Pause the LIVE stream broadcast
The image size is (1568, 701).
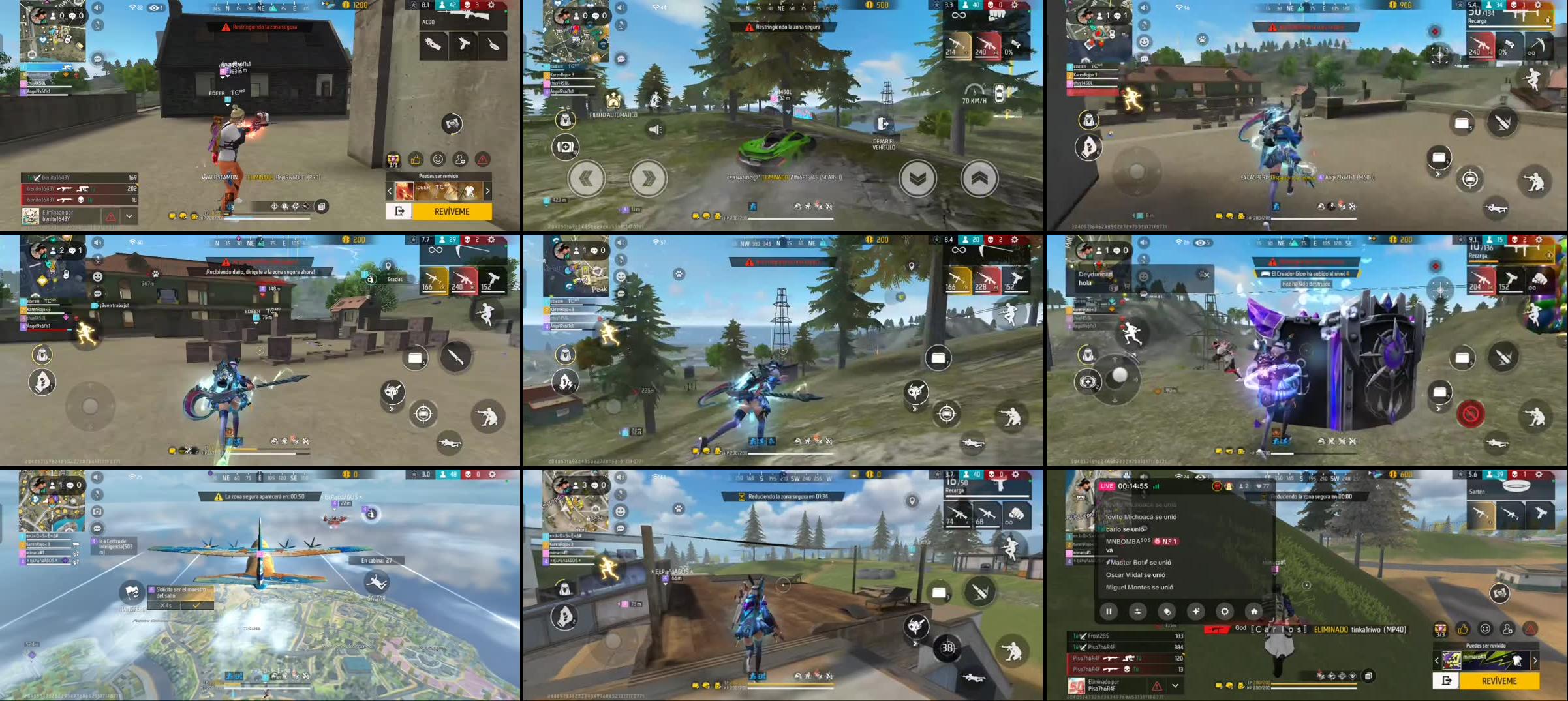pyautogui.click(x=1109, y=612)
